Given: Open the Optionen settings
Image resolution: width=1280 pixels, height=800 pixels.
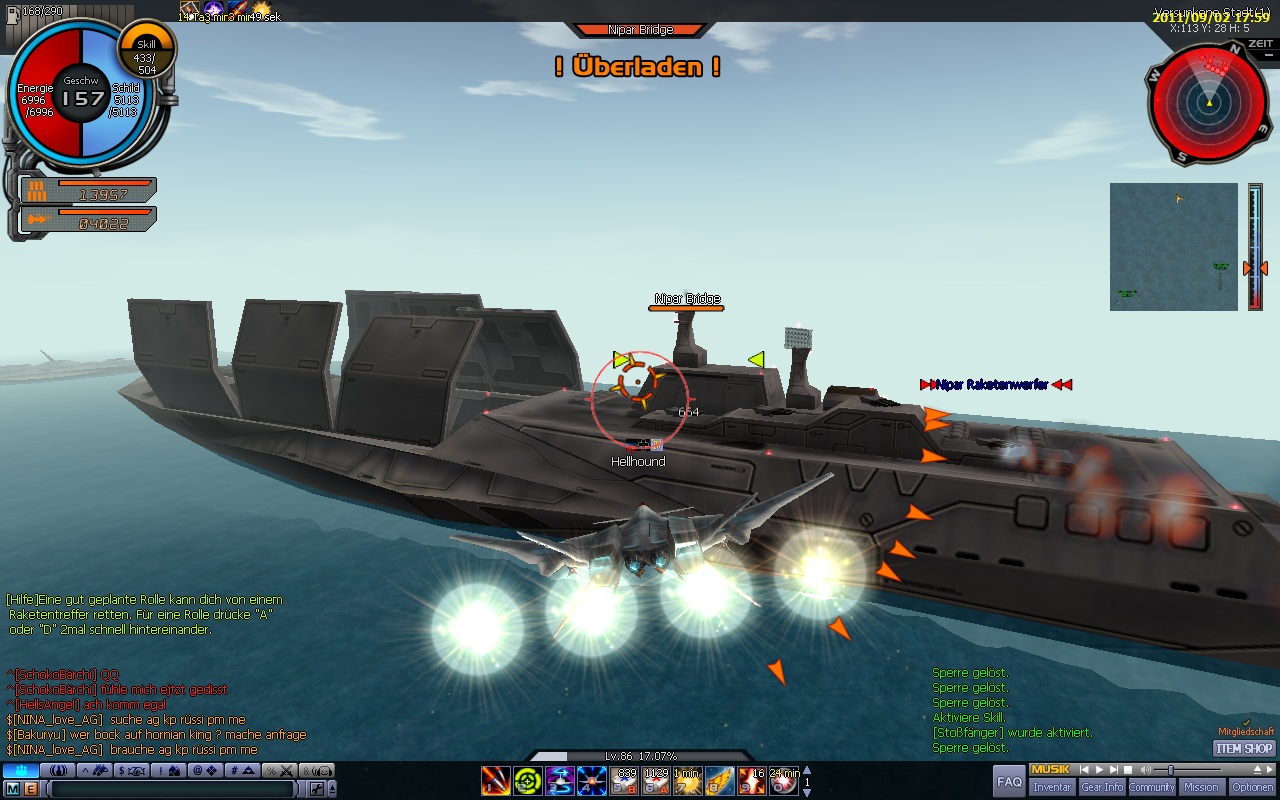Looking at the screenshot, I should (1252, 787).
